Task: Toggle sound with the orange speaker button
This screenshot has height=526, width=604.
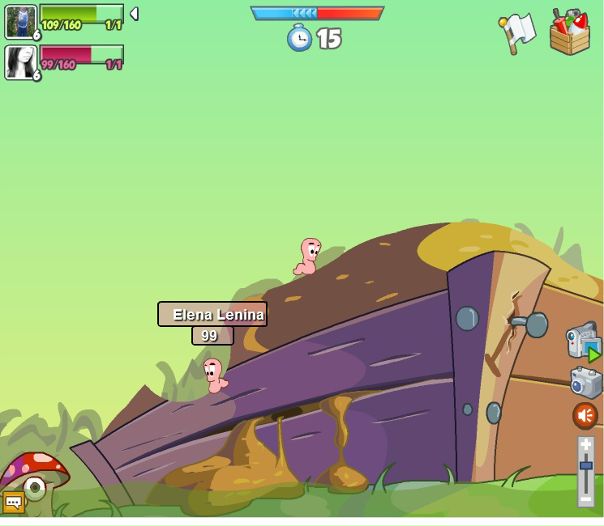Action: point(585,415)
